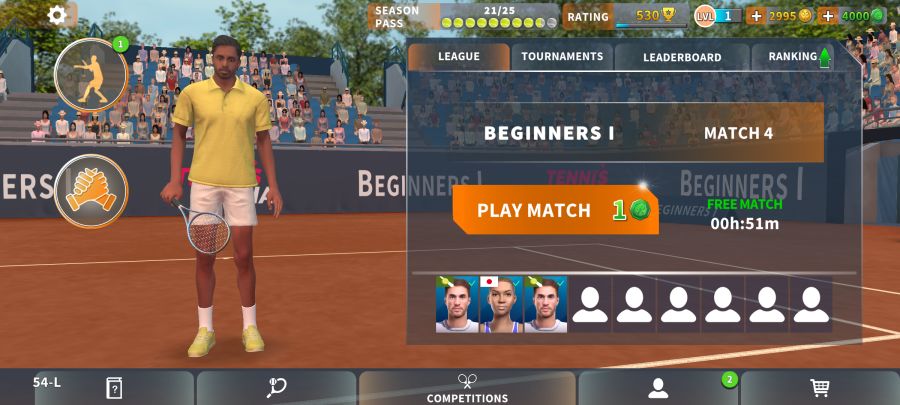Open the settings gear icon
This screenshot has width=900, height=405.
click(x=58, y=15)
